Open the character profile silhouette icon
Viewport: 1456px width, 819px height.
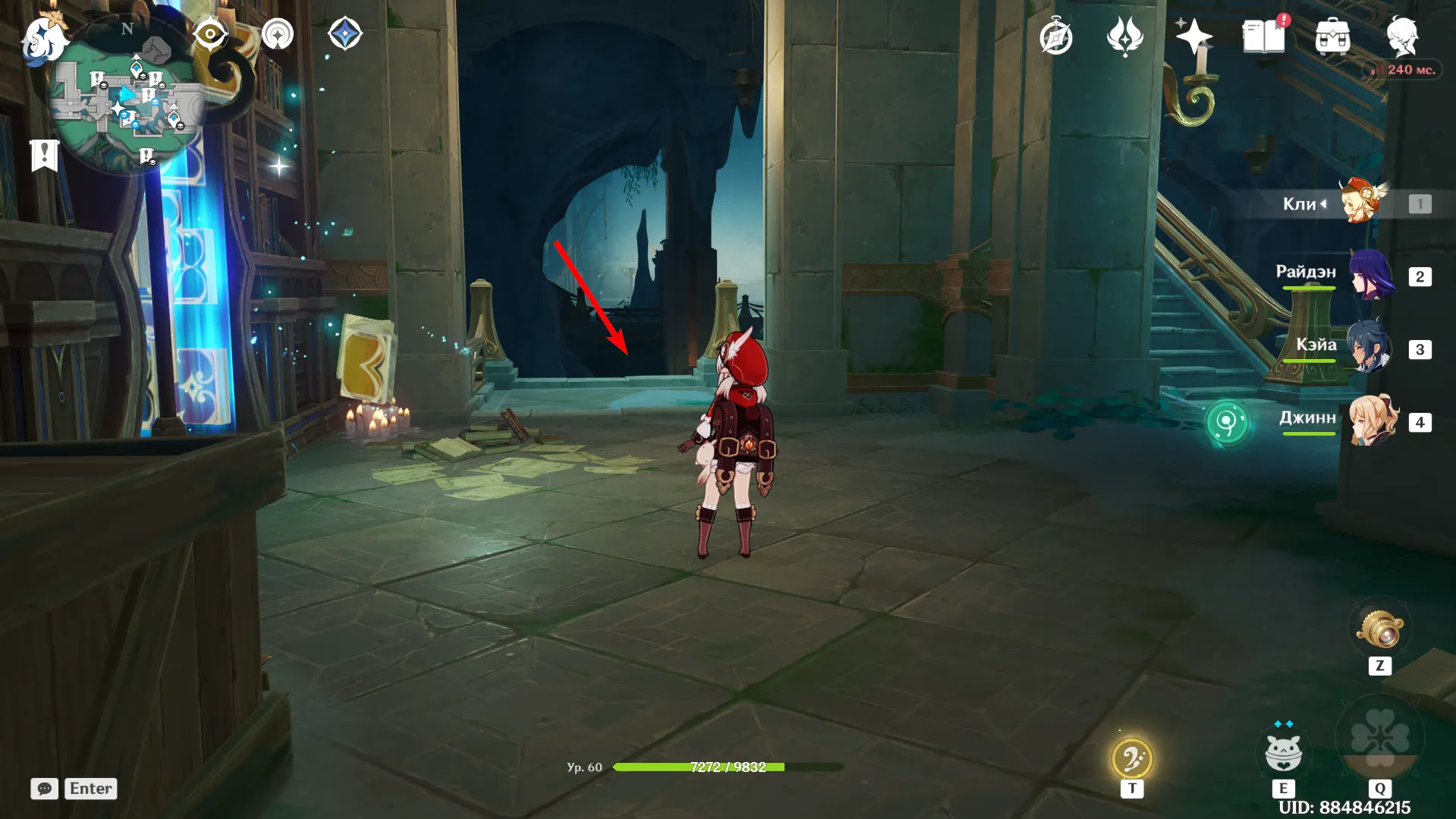(1402, 35)
